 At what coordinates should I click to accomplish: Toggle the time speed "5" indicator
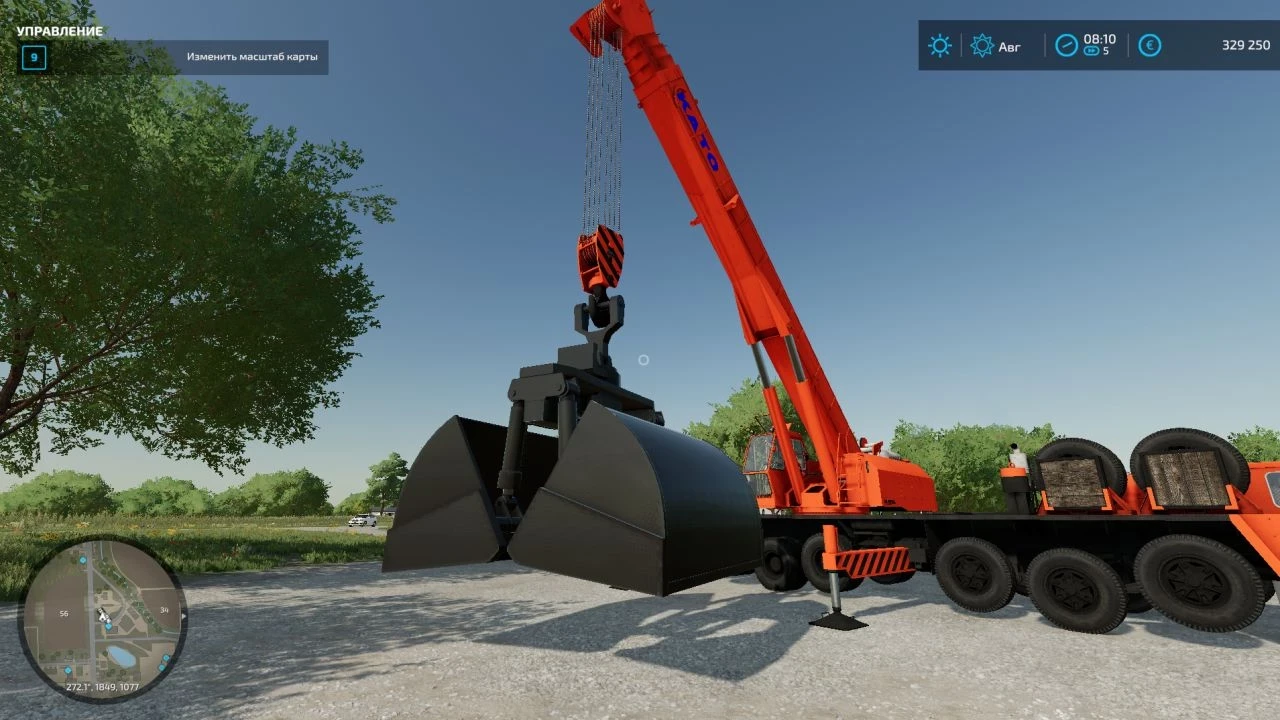click(x=1107, y=50)
